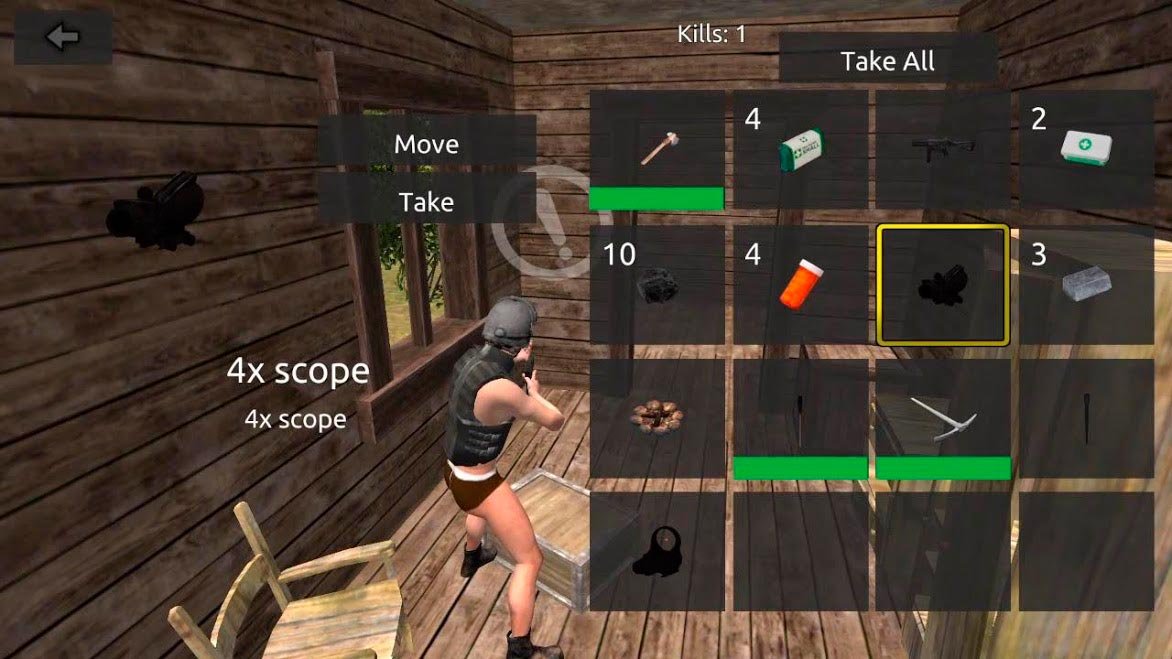Take the selected 4x scope
The width and height of the screenshot is (1172, 659).
click(x=426, y=202)
